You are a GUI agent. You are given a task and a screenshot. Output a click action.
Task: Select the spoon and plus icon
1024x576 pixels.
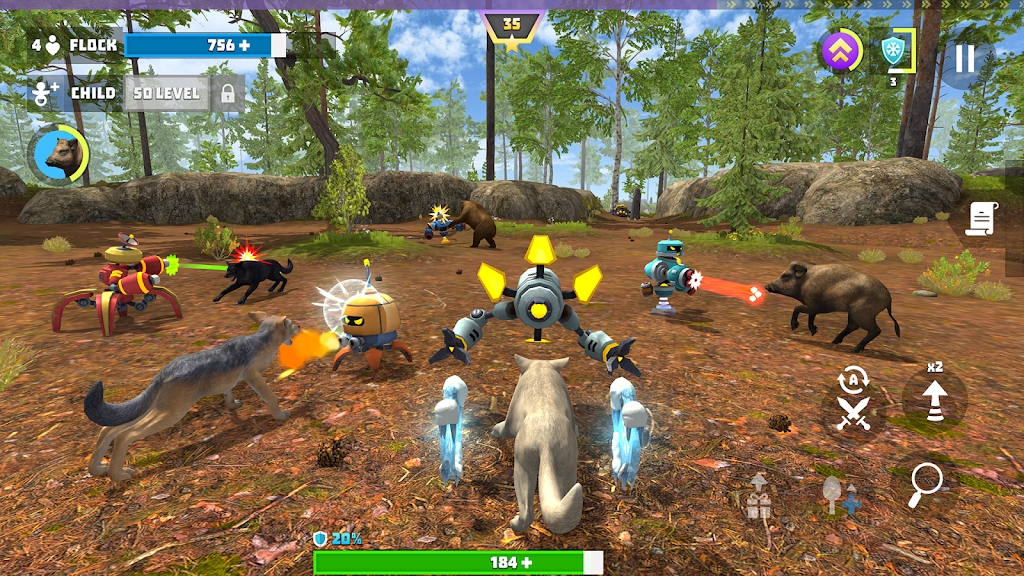tap(838, 496)
